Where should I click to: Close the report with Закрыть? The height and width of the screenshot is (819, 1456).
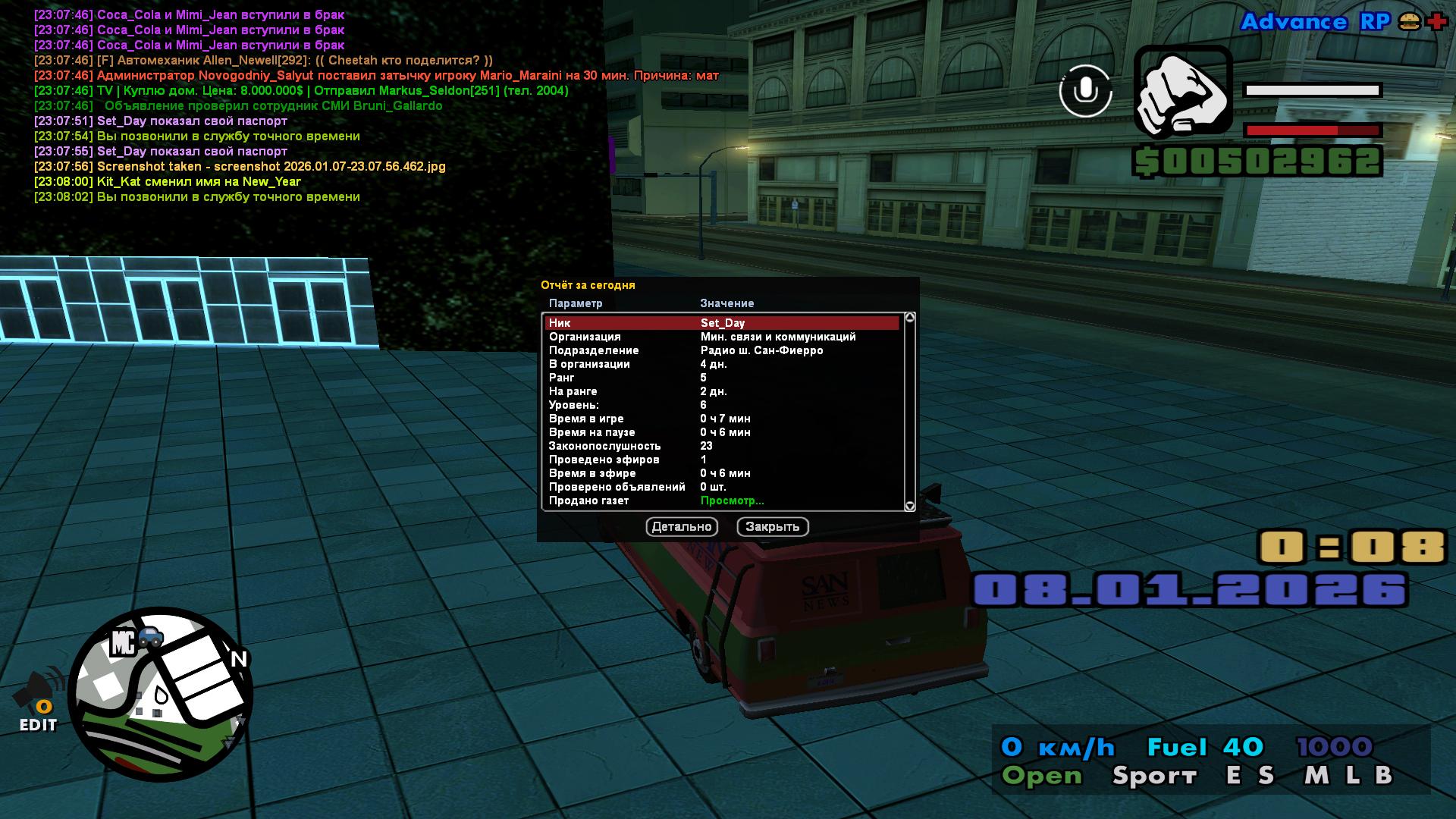(x=772, y=527)
